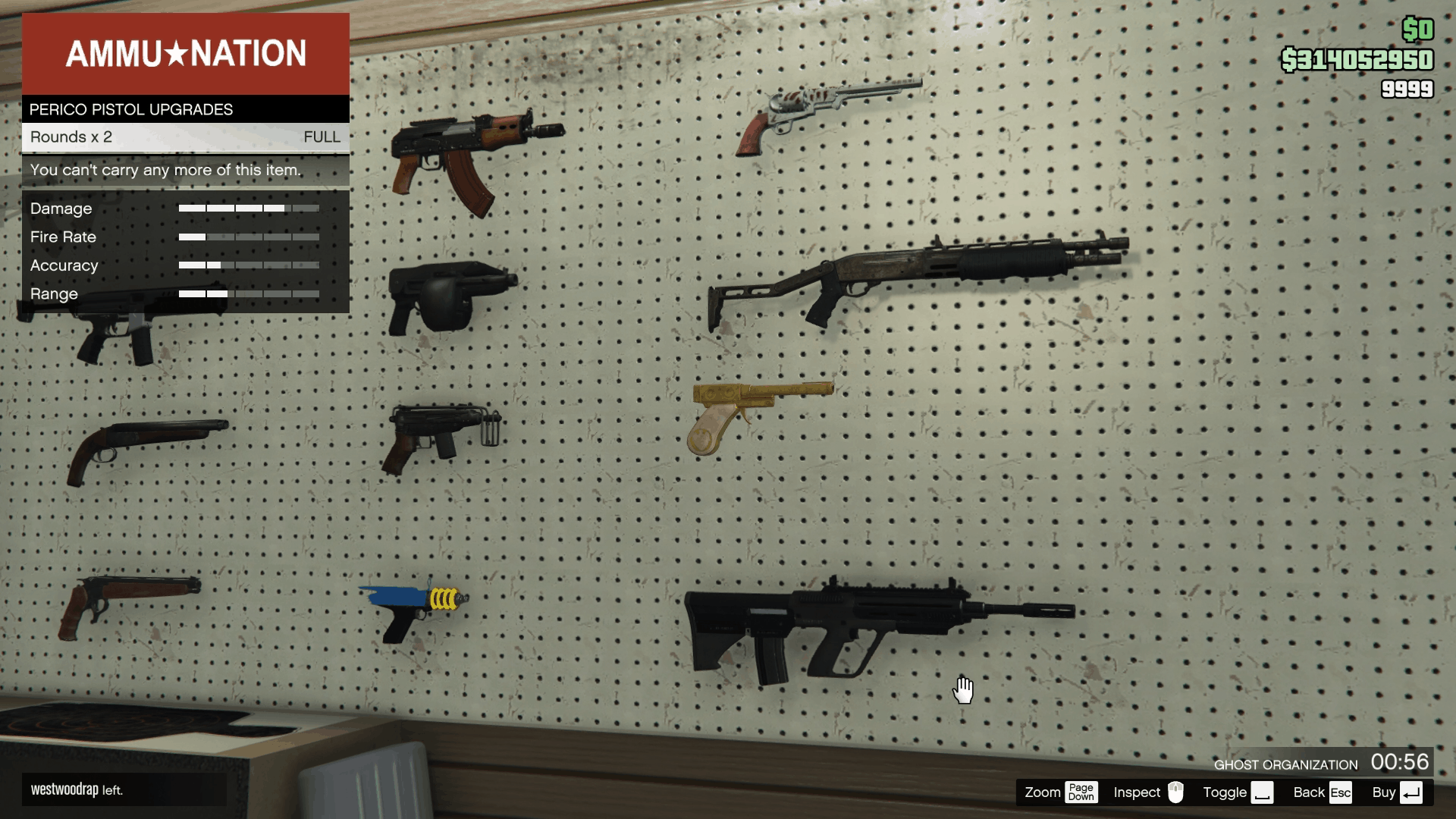
Task: Use the Zoom Page Down prompt
Action: 1062,792
